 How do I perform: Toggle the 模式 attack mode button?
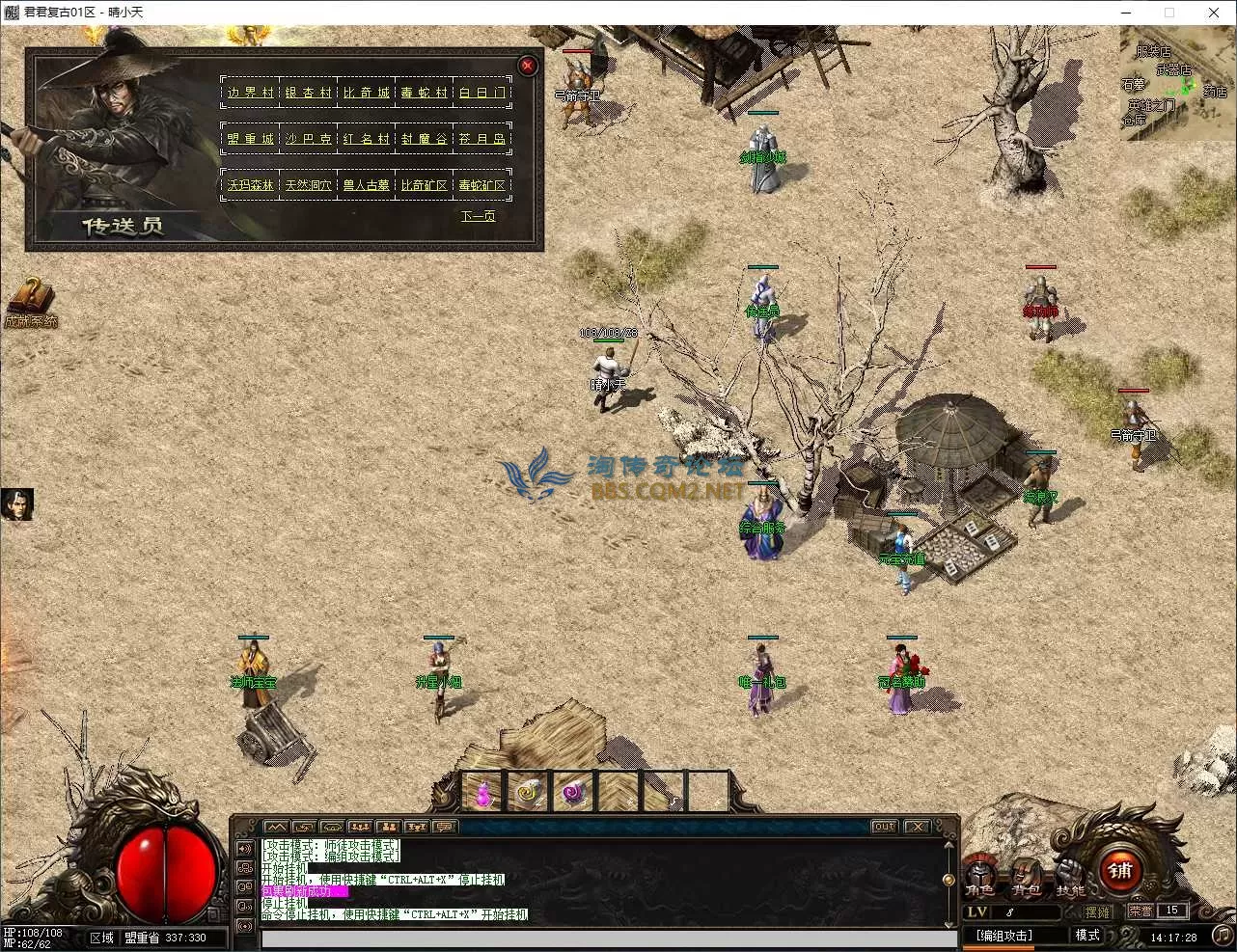point(1087,936)
